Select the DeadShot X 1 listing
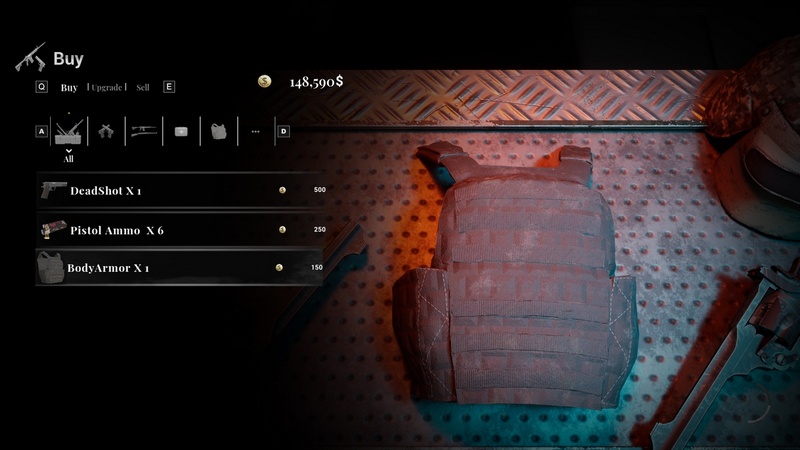The height and width of the screenshot is (450, 800). (x=180, y=190)
